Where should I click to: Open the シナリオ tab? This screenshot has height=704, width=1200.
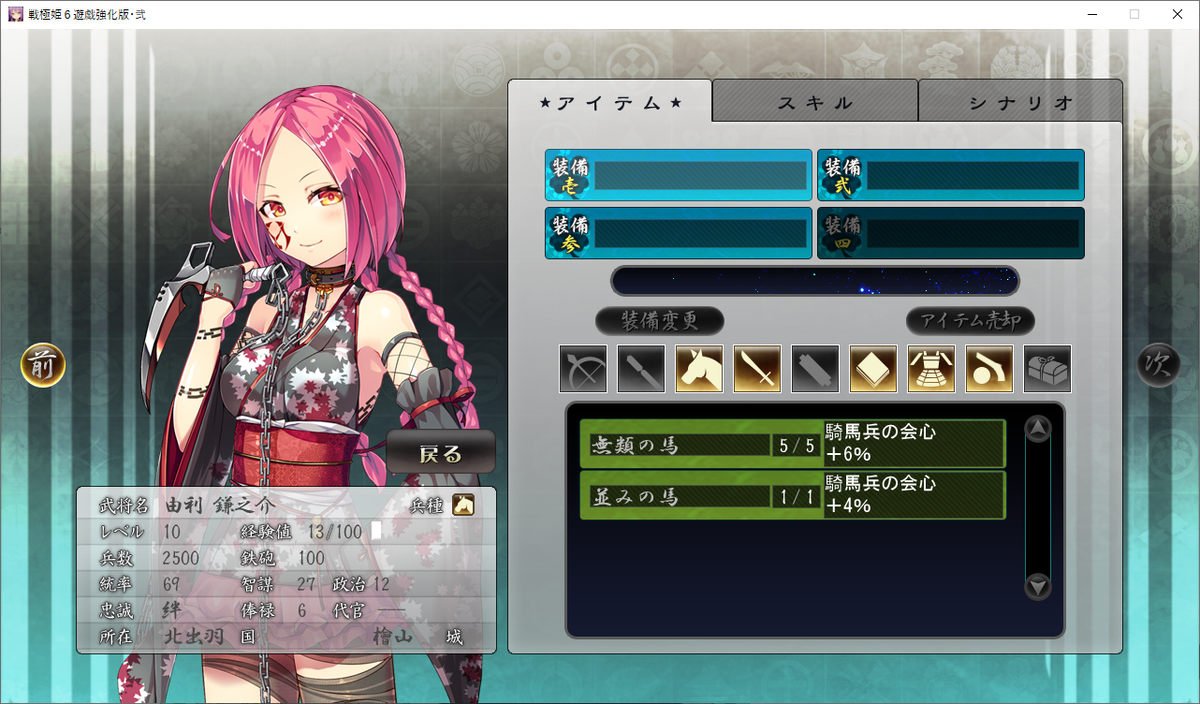1020,102
